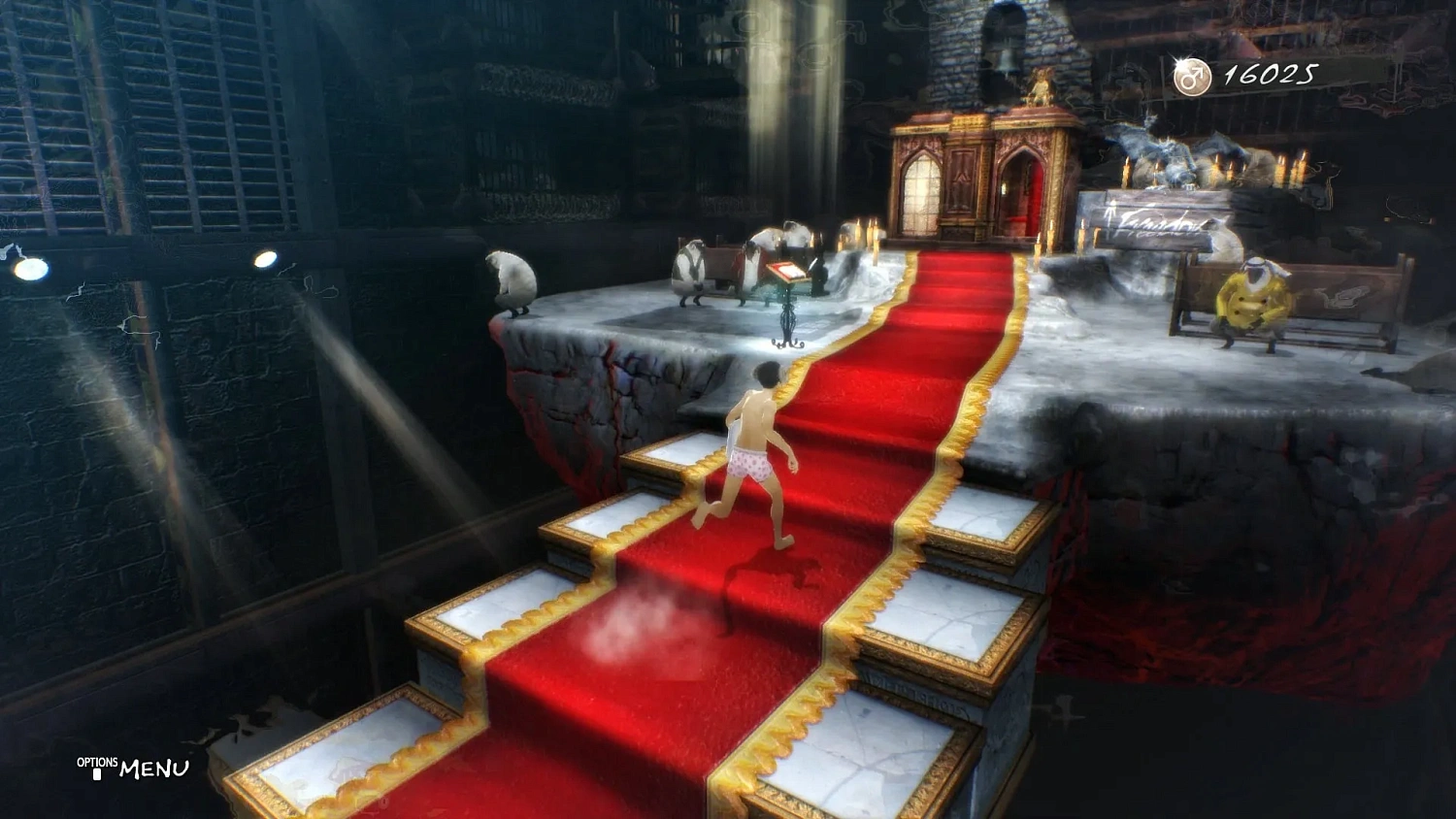Click the male symbol coin icon
The image size is (1456, 819).
pos(1191,74)
